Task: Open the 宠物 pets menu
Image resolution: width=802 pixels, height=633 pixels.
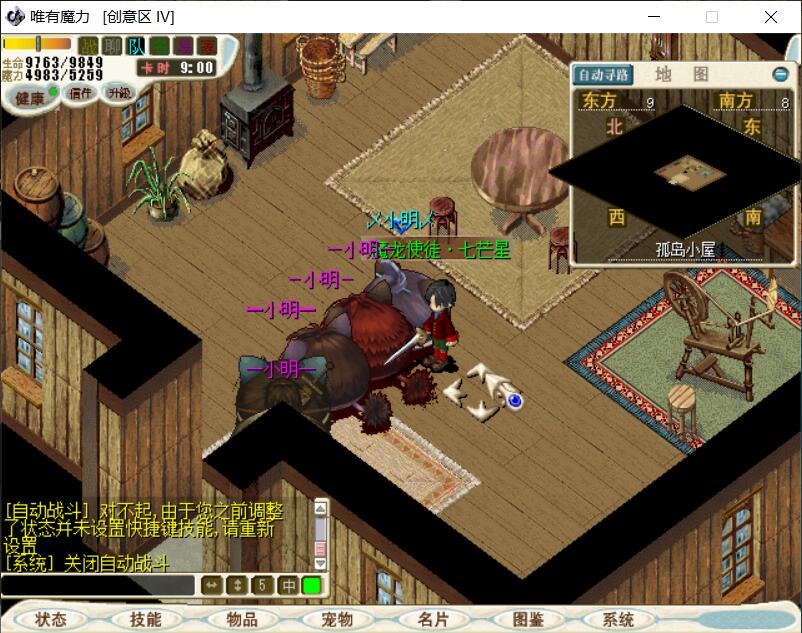Action: 337,620
